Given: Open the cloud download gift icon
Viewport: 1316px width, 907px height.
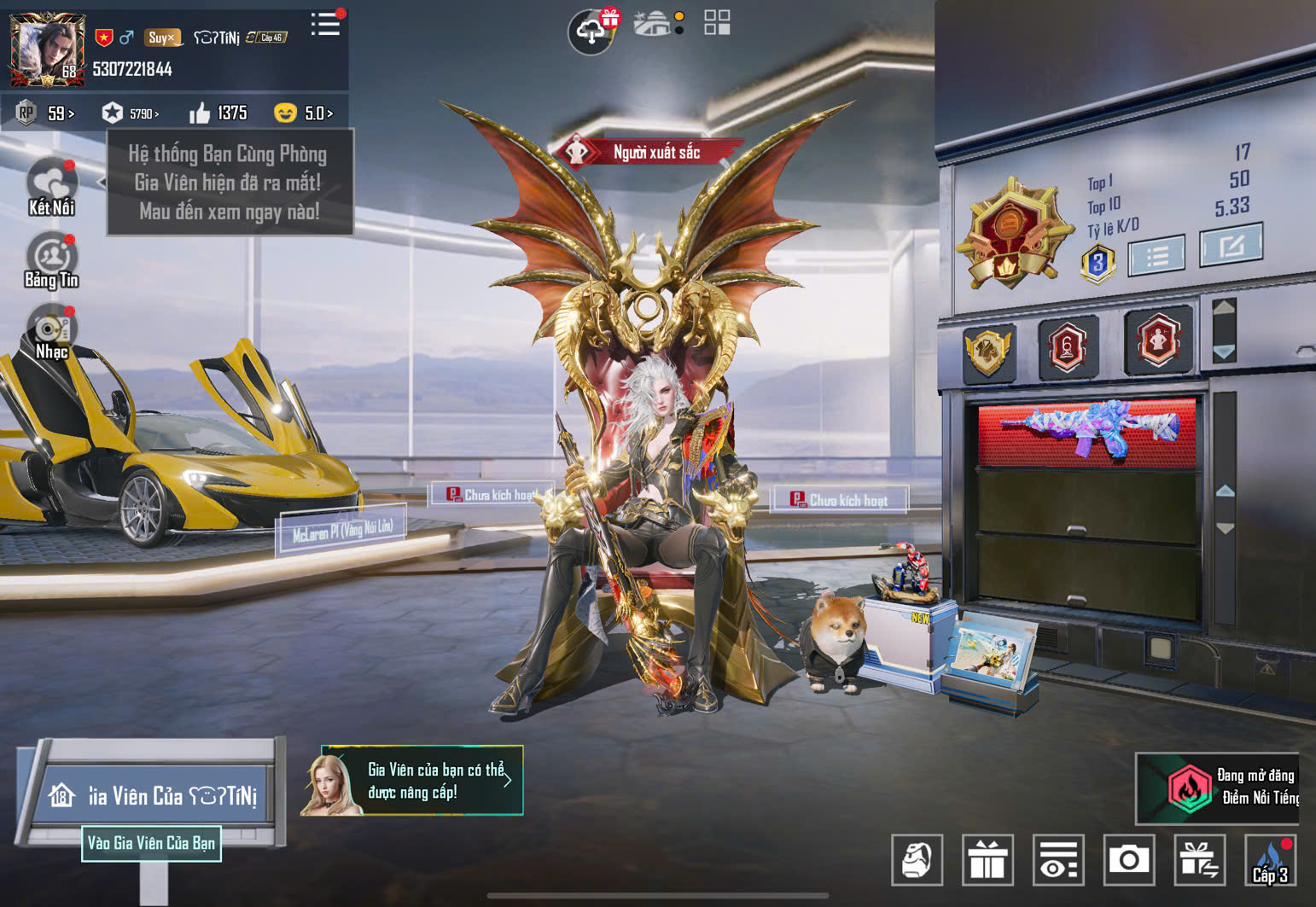Looking at the screenshot, I should [591, 32].
